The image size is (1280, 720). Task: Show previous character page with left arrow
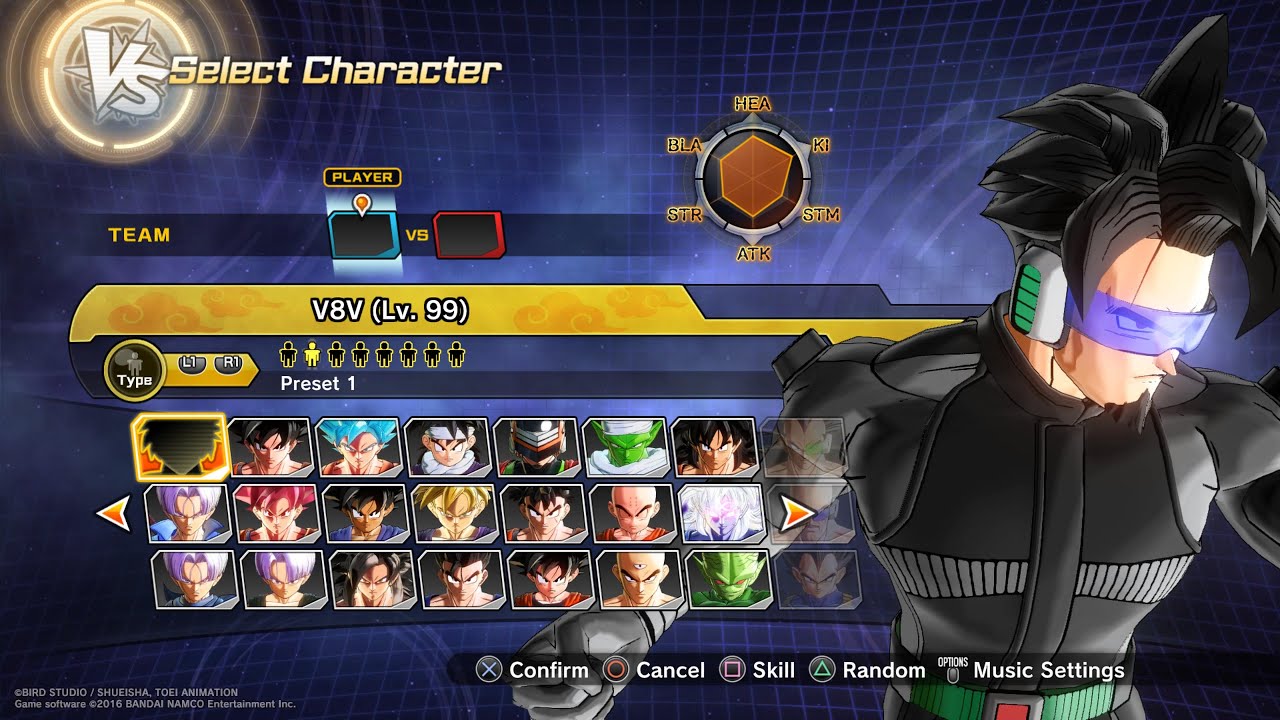(x=112, y=514)
